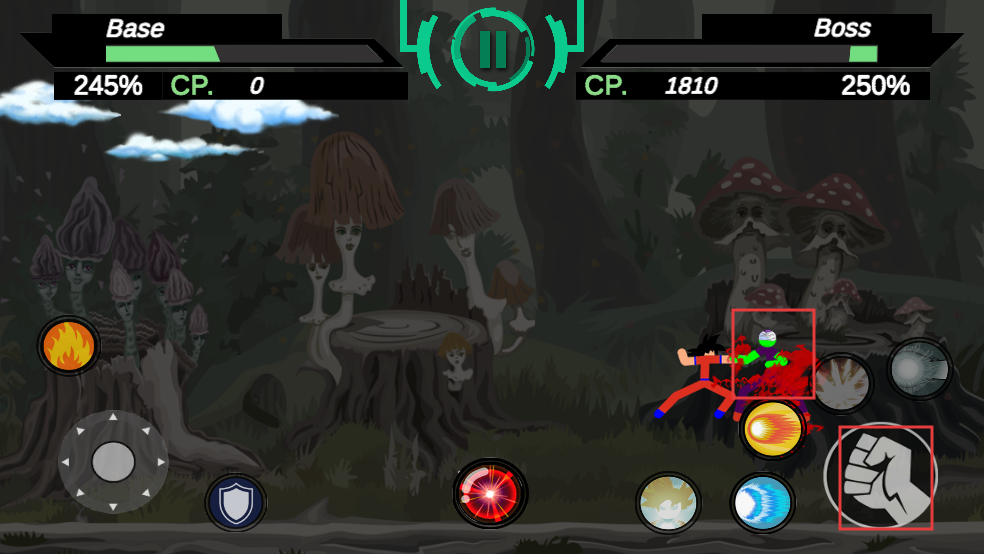Launch the yellow fireball blast skill

773,429
